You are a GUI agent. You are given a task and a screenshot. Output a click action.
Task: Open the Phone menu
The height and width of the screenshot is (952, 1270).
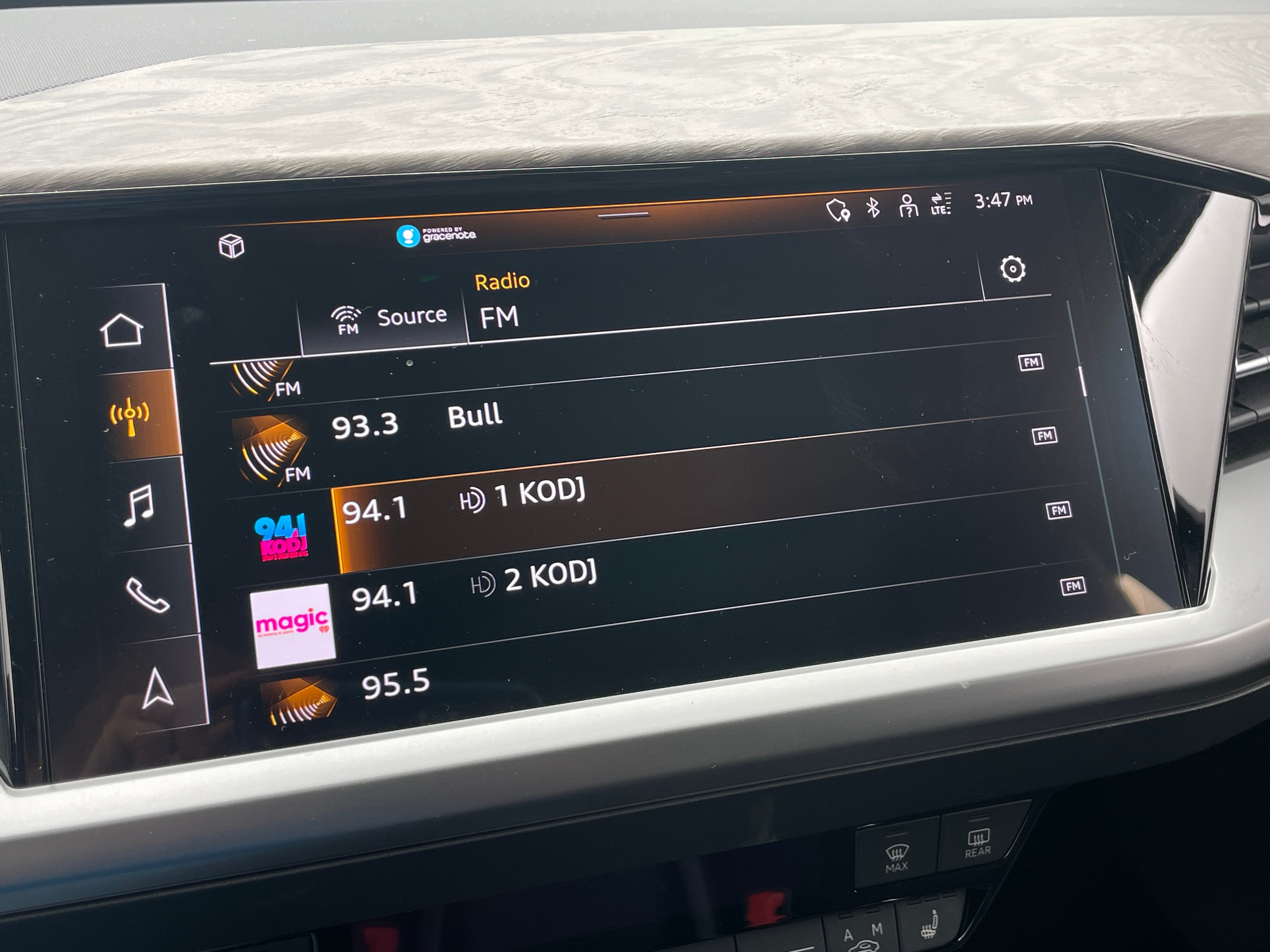pyautogui.click(x=147, y=595)
